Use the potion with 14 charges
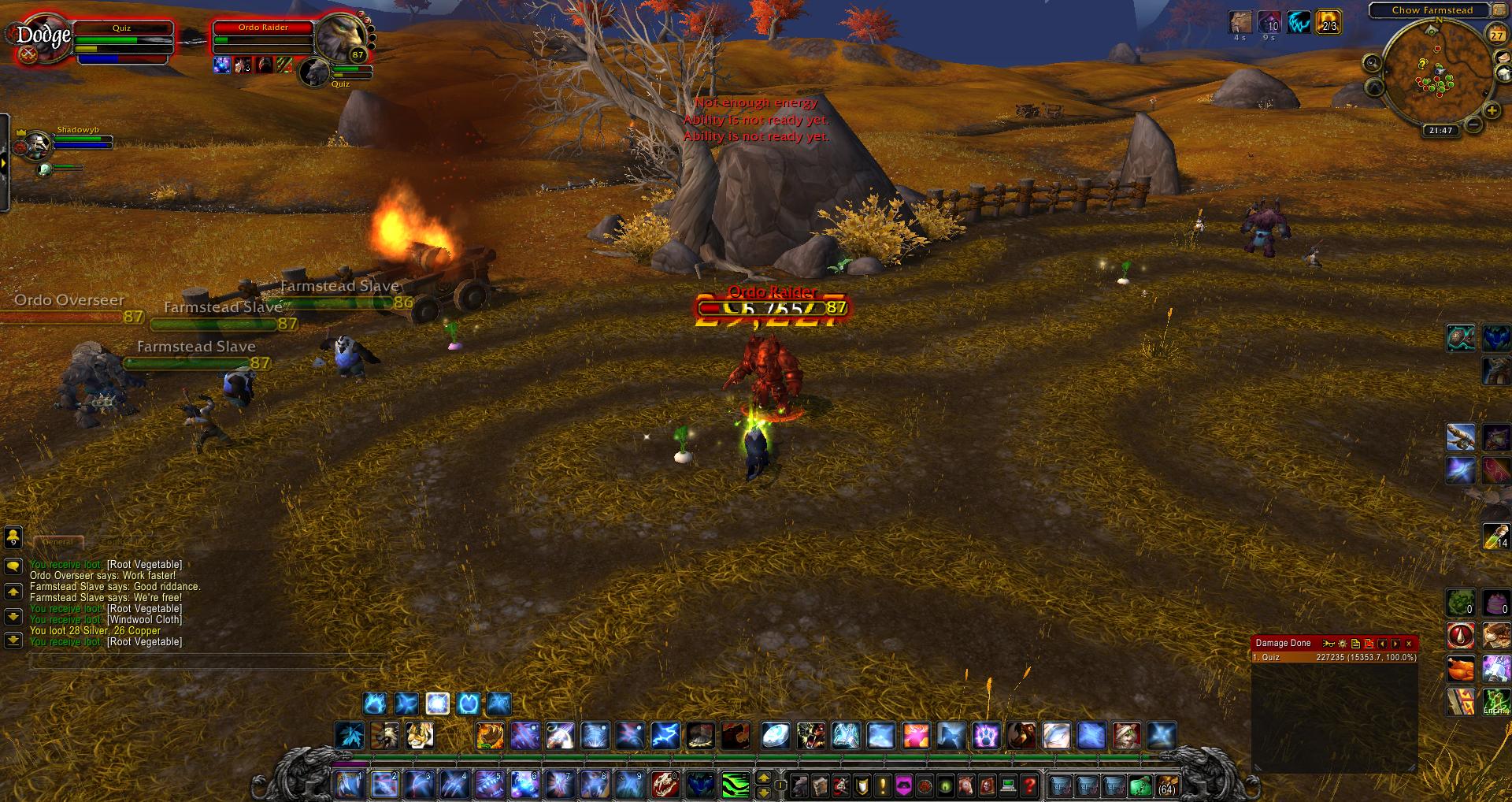1512x802 pixels. (x=1495, y=535)
